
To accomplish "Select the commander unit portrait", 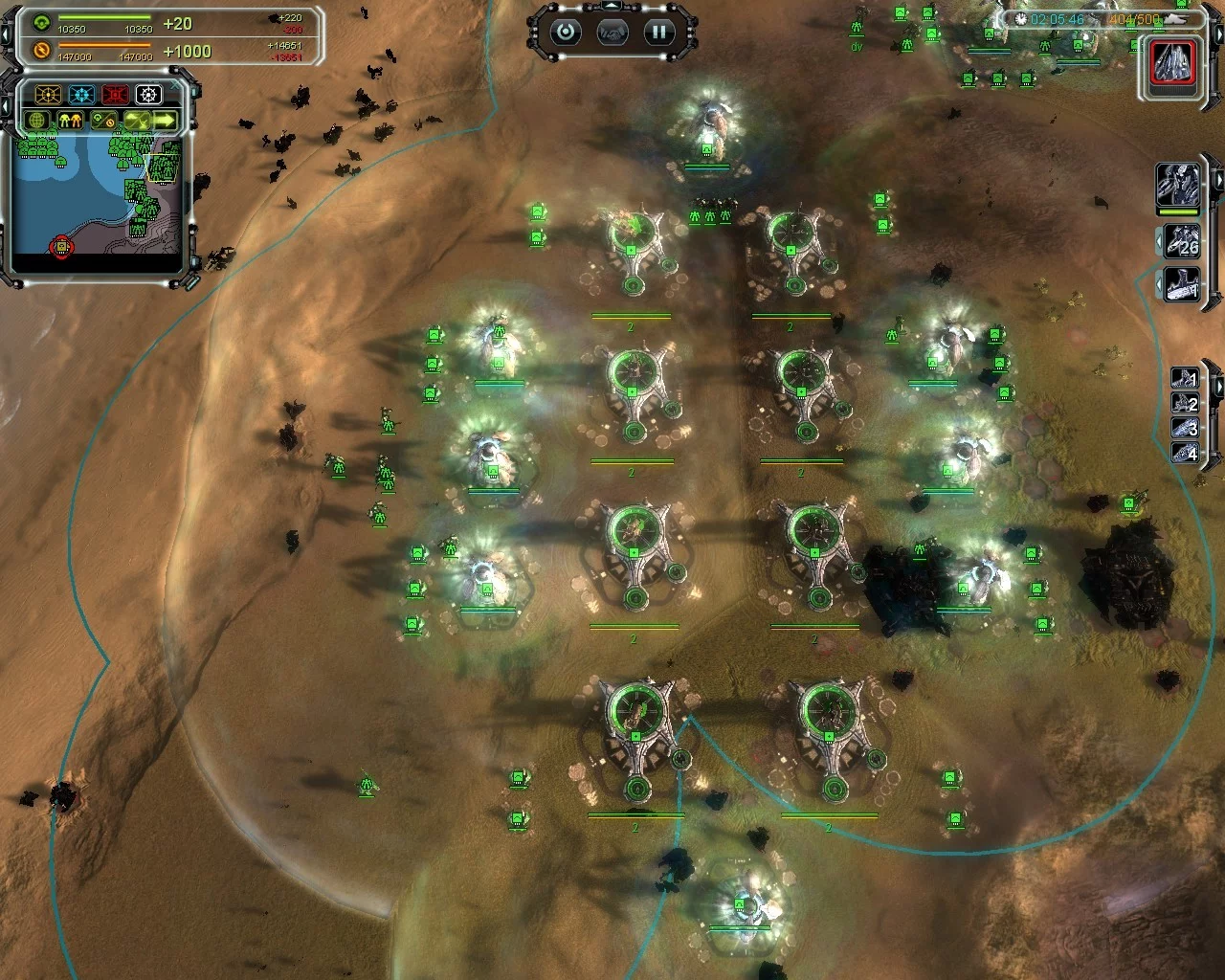I will [x=1176, y=185].
